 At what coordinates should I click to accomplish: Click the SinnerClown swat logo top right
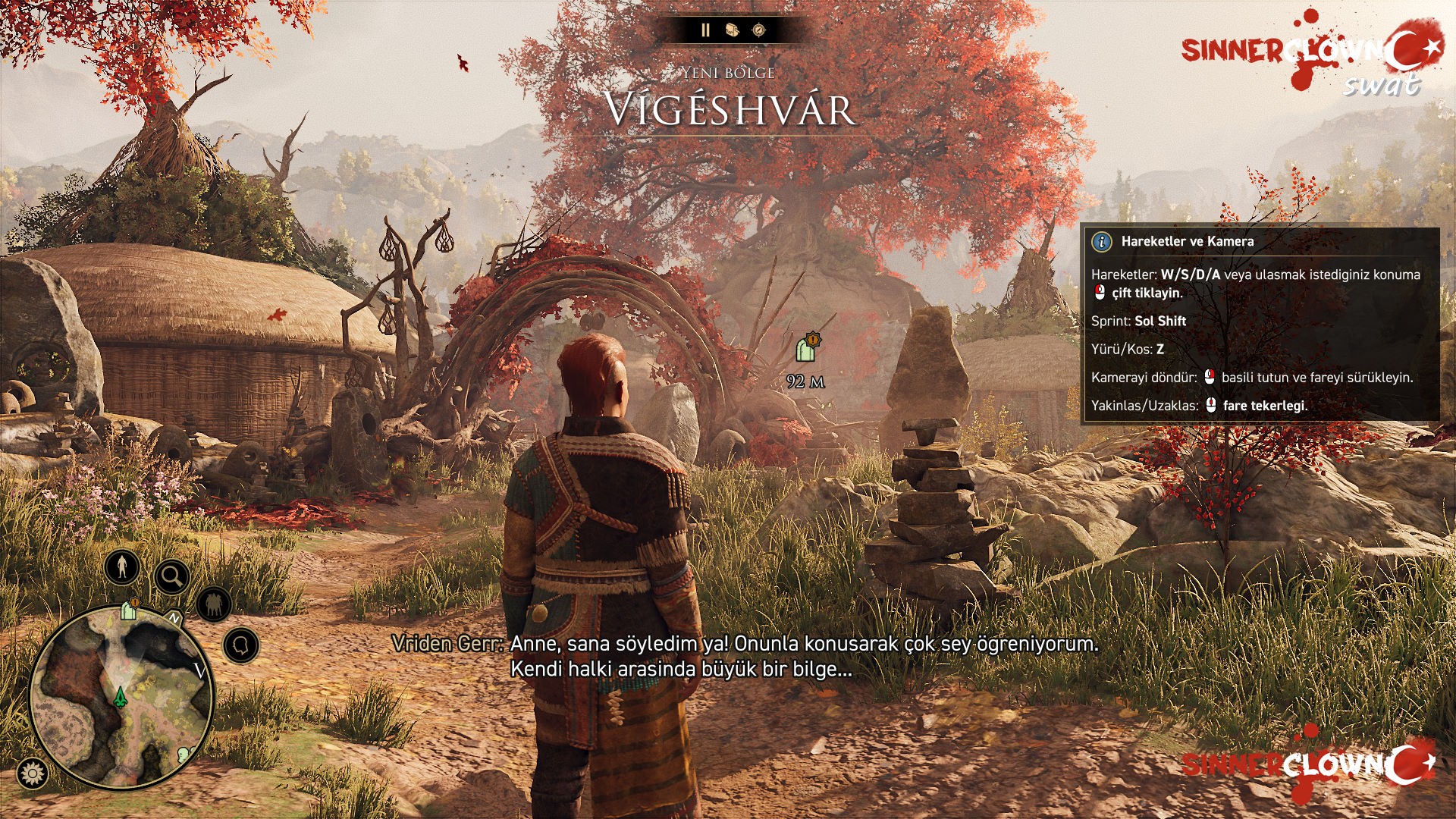click(x=1314, y=53)
